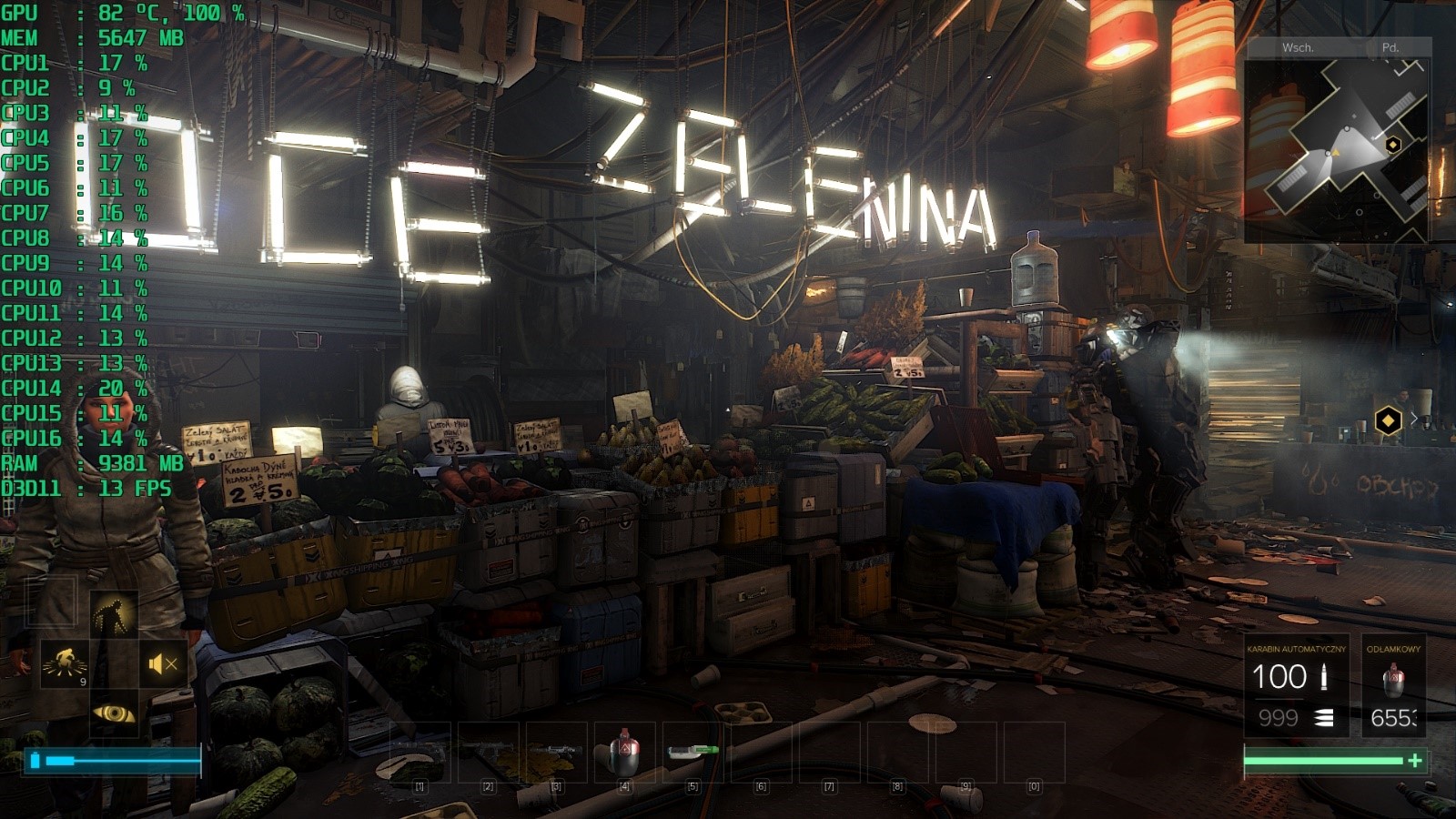Use the green-tipped injector in slot 5
The image size is (1456, 819).
pos(693,752)
